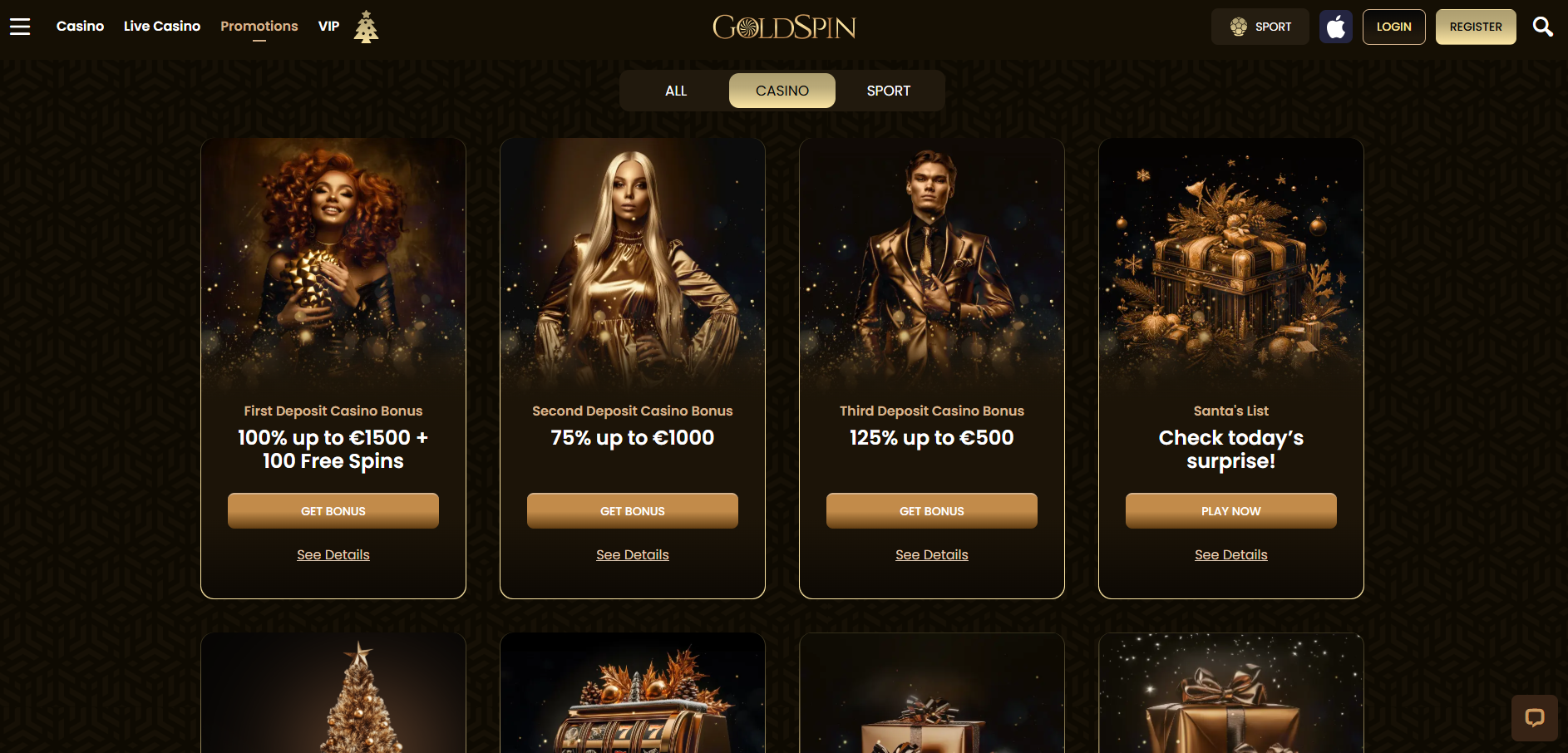Image resolution: width=1568 pixels, height=753 pixels.
Task: Open the live chat bubble
Action: tap(1535, 718)
